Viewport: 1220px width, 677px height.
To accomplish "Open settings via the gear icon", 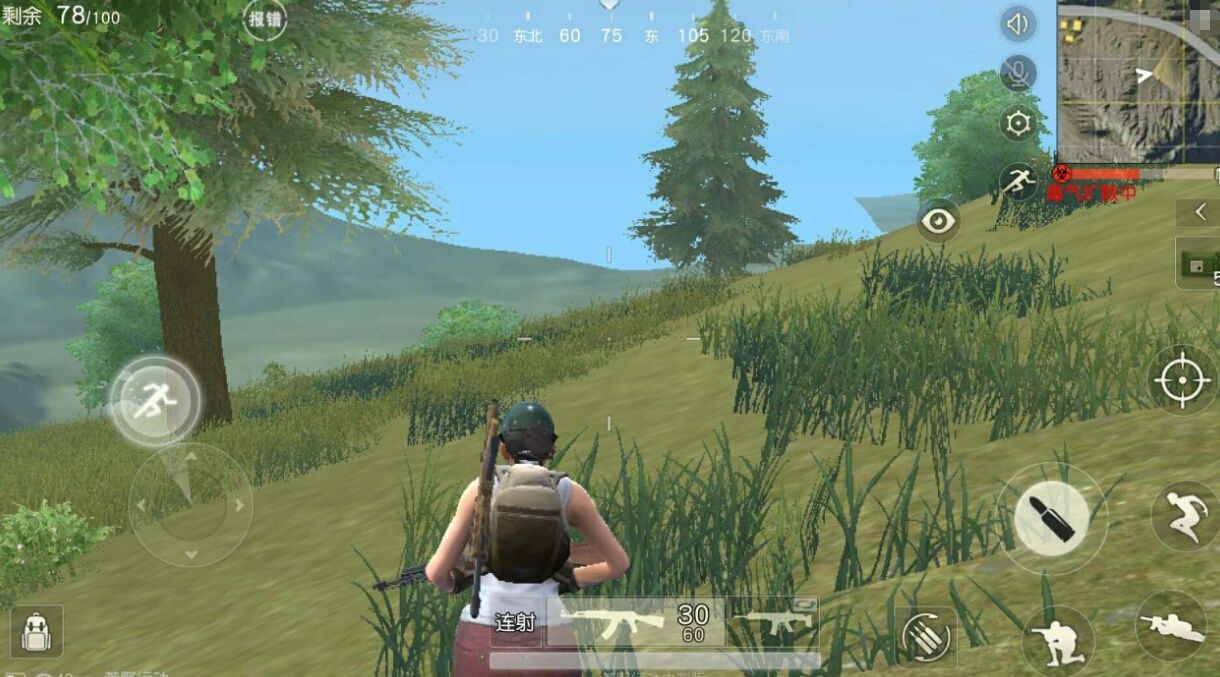I will [x=1018, y=123].
